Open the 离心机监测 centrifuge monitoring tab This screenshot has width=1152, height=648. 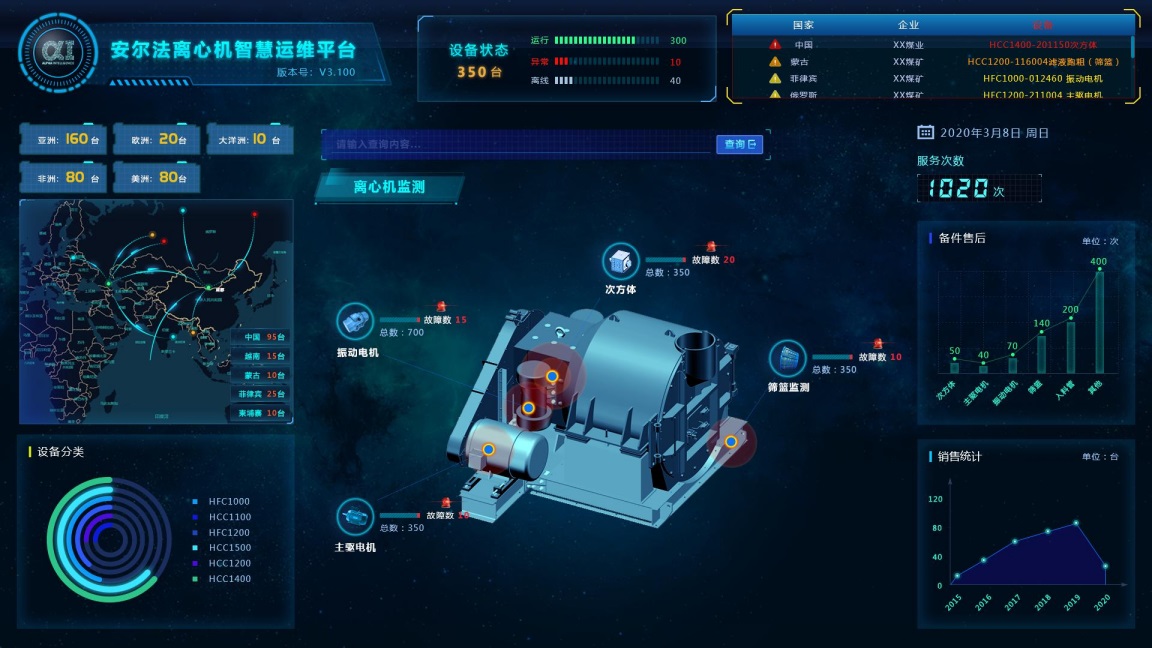[389, 187]
